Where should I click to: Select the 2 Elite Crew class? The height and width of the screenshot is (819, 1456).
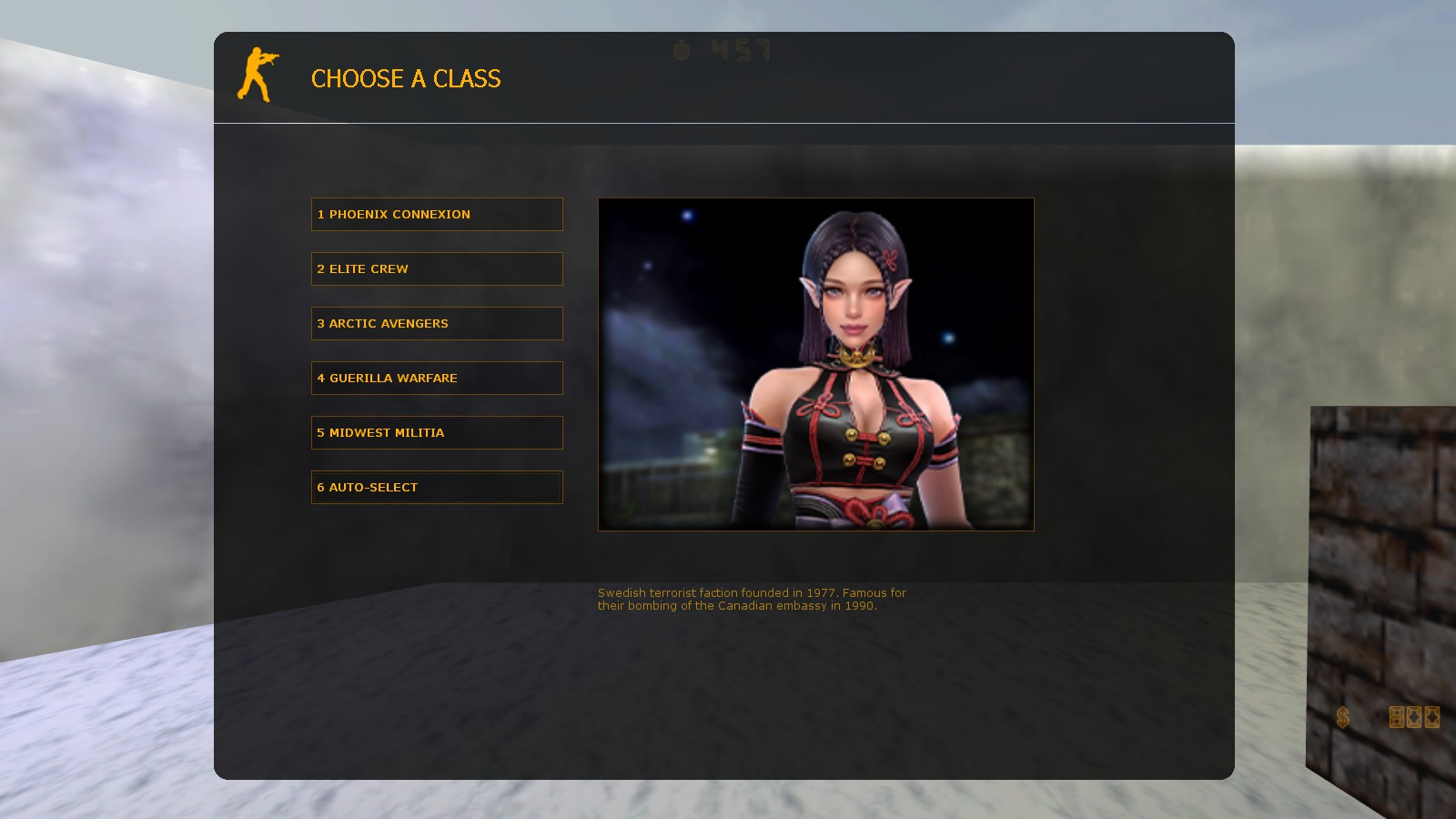coord(437,268)
